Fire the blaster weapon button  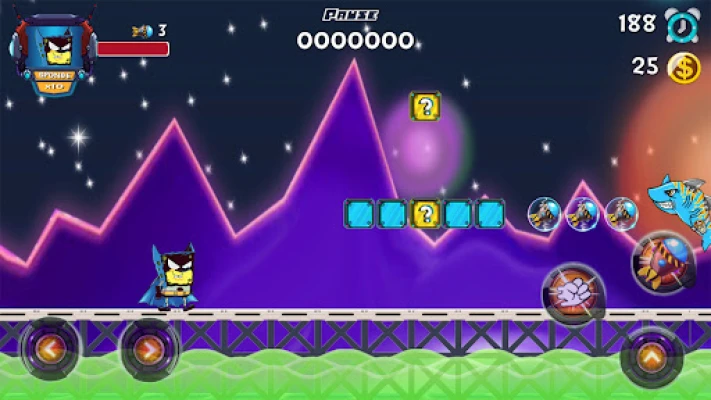(662, 261)
